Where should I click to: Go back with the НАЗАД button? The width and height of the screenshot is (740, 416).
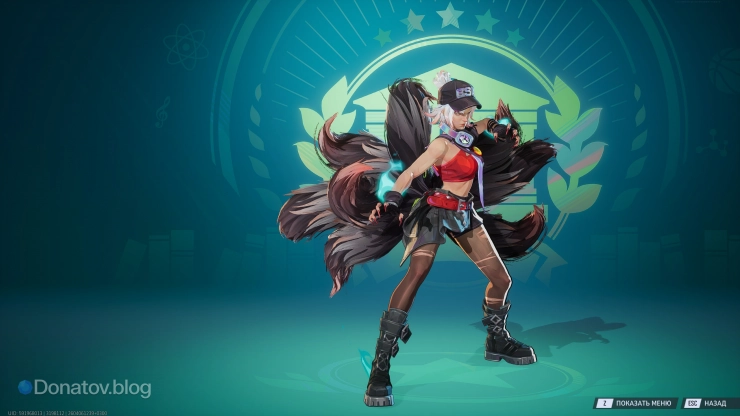[706, 403]
